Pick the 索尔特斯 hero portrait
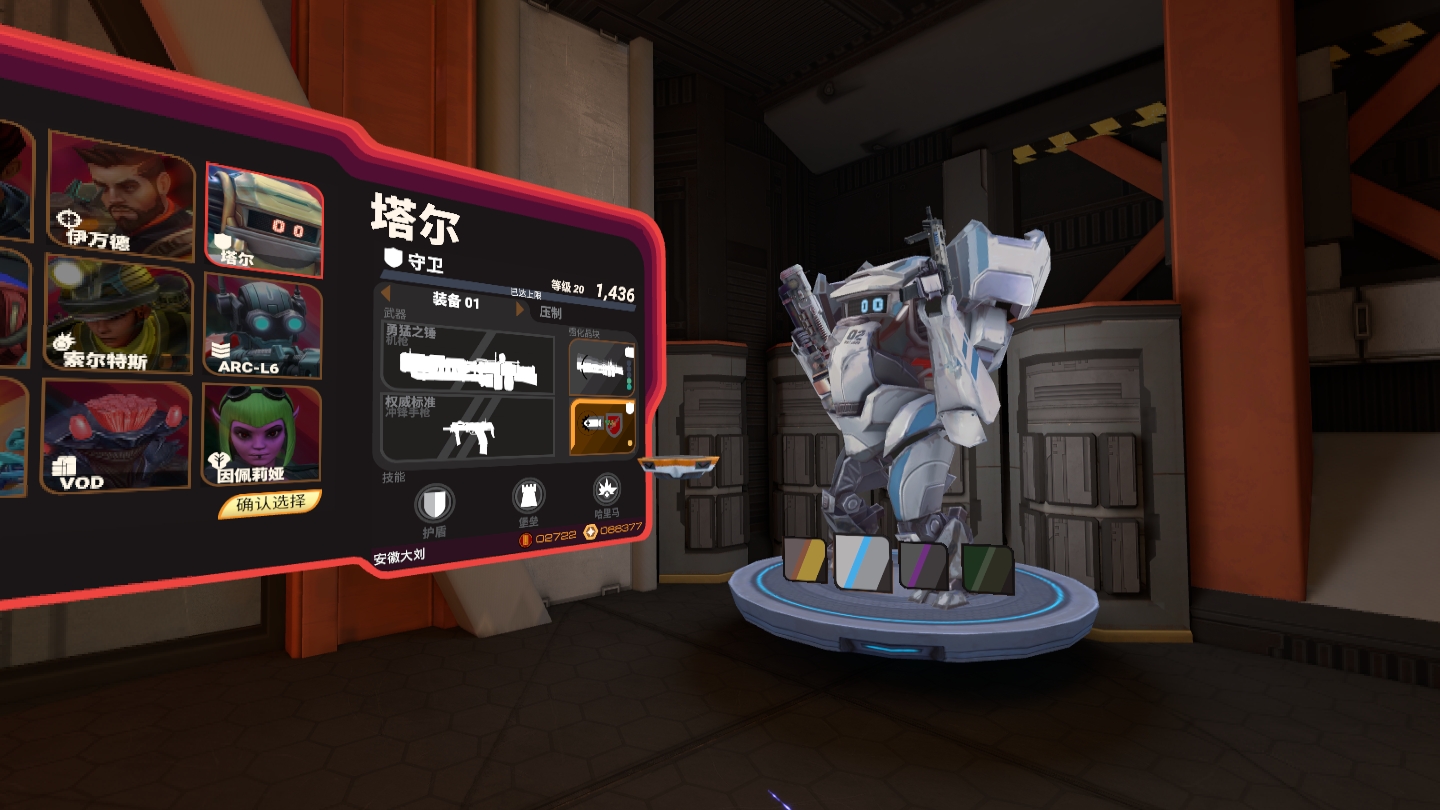The width and height of the screenshot is (1440, 810). (x=118, y=315)
